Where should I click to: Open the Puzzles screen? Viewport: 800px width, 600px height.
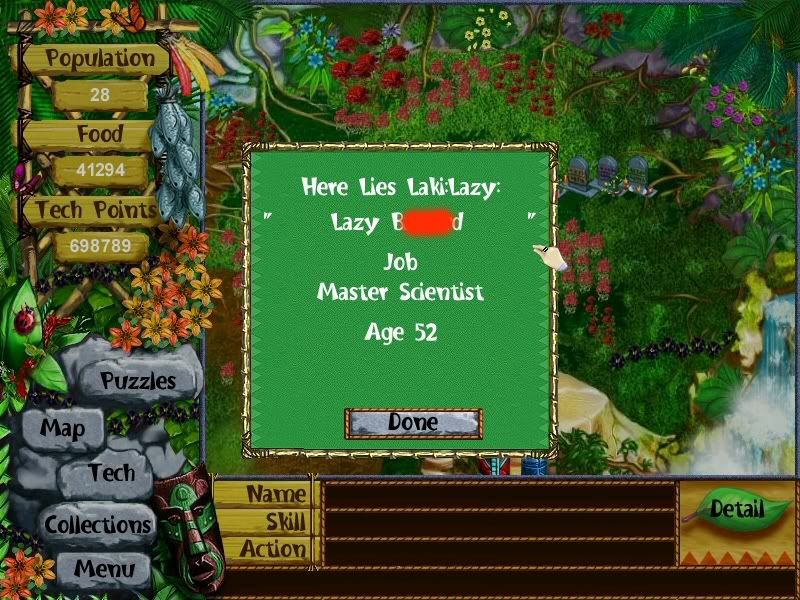(137, 381)
